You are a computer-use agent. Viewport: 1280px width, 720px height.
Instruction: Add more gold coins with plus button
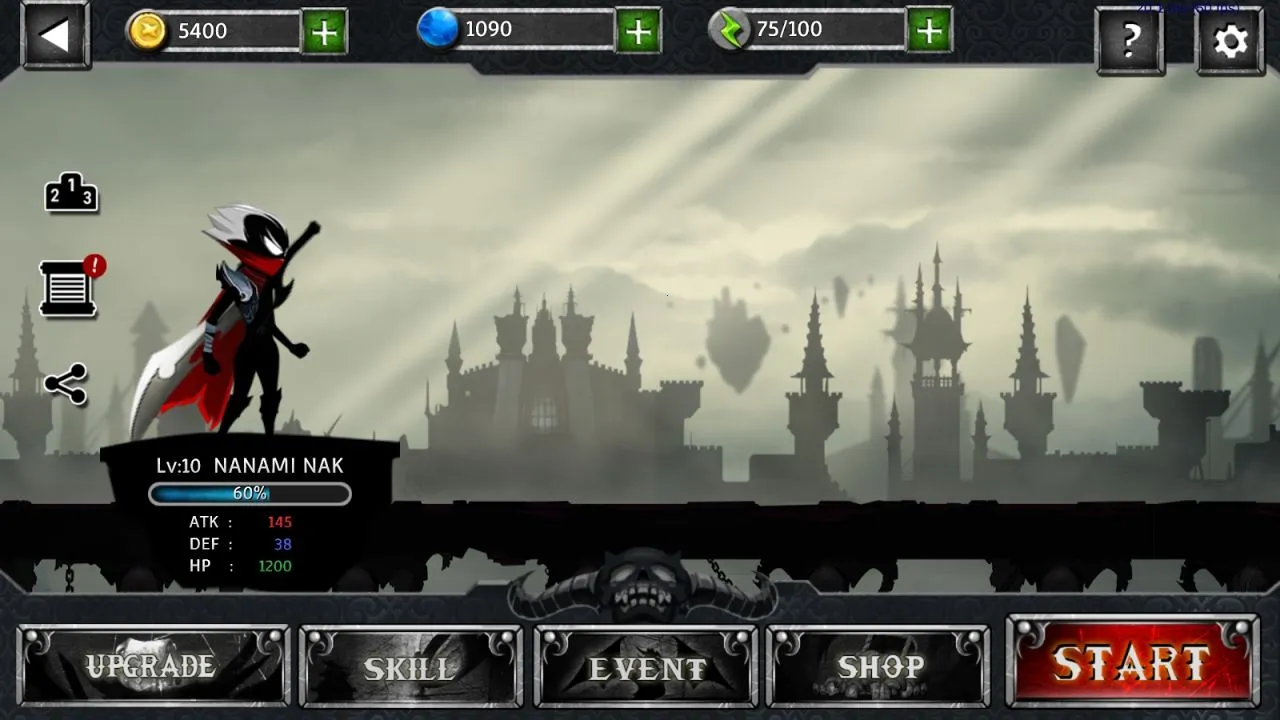324,33
